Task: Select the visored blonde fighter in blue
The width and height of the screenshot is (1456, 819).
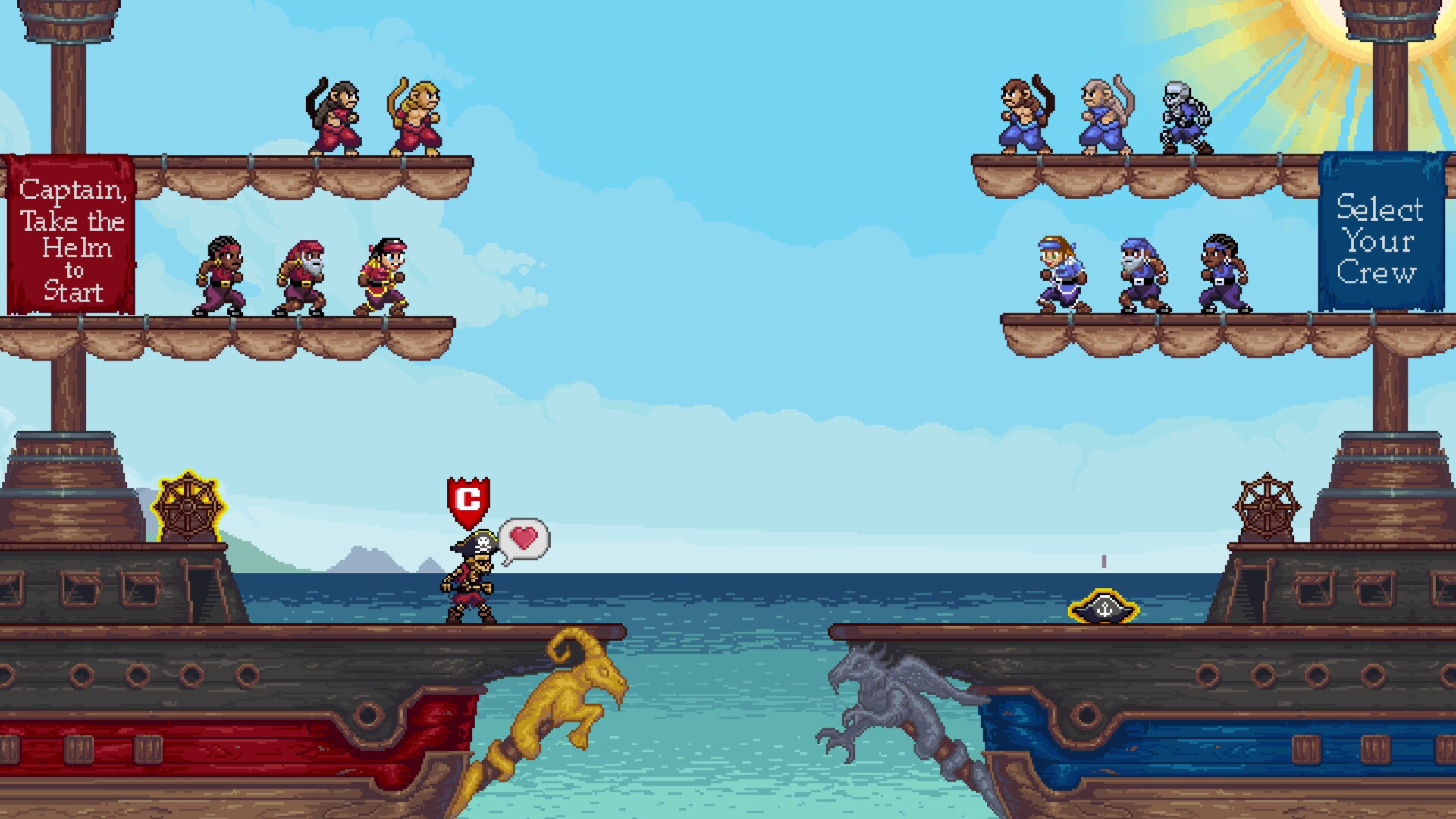Action: (x=1062, y=273)
